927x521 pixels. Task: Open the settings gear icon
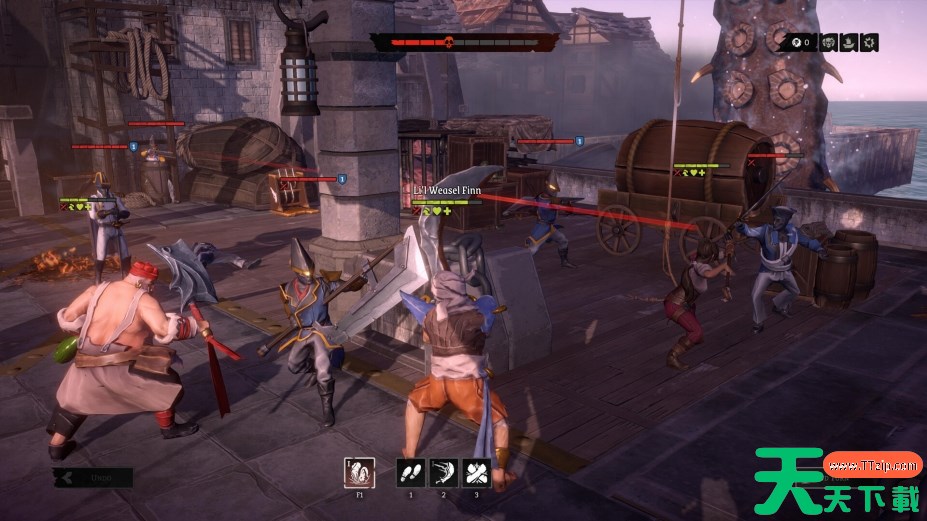coord(871,42)
